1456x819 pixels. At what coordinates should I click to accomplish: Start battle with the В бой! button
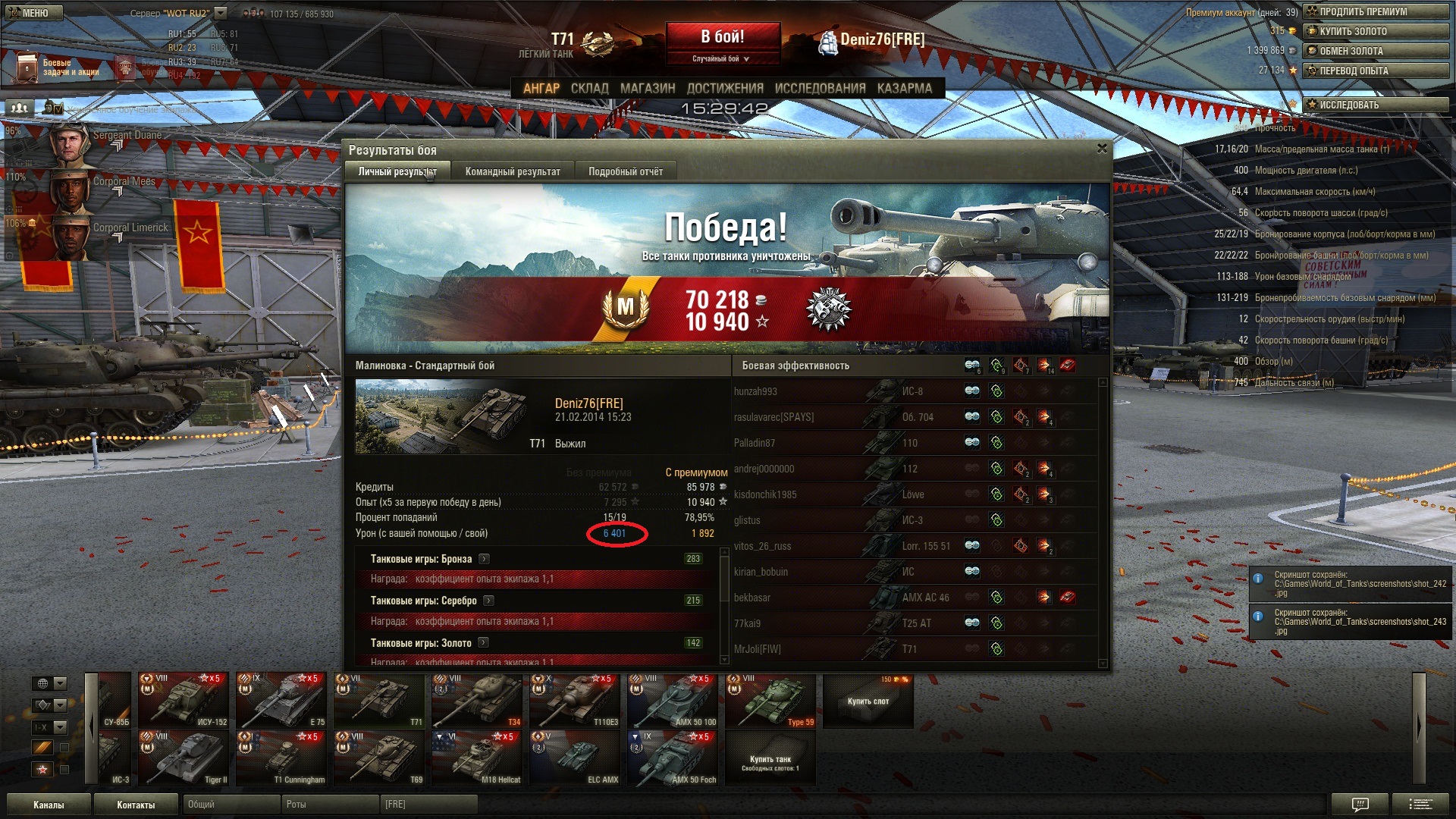(x=723, y=36)
